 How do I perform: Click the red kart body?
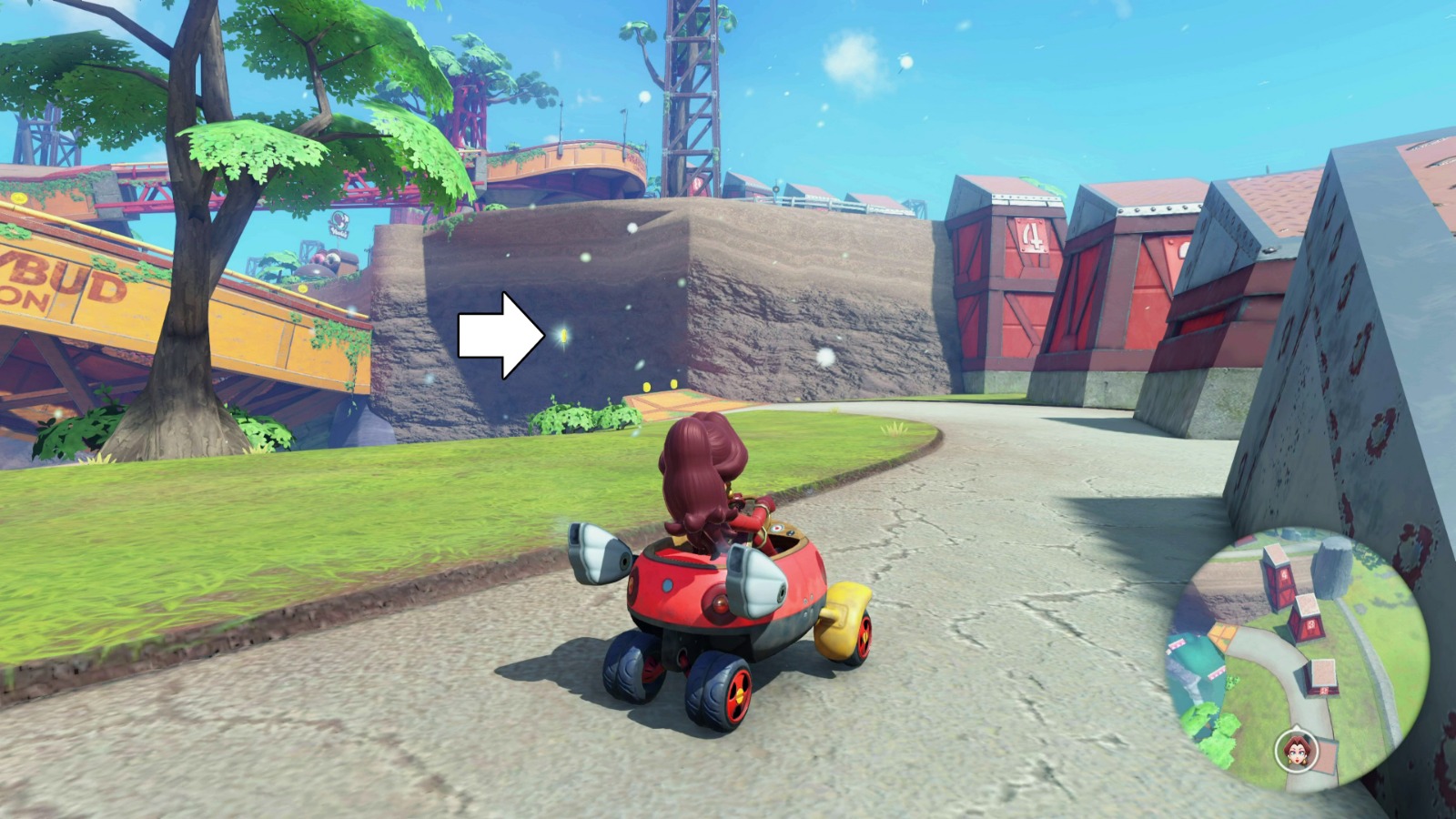pyautogui.click(x=719, y=591)
